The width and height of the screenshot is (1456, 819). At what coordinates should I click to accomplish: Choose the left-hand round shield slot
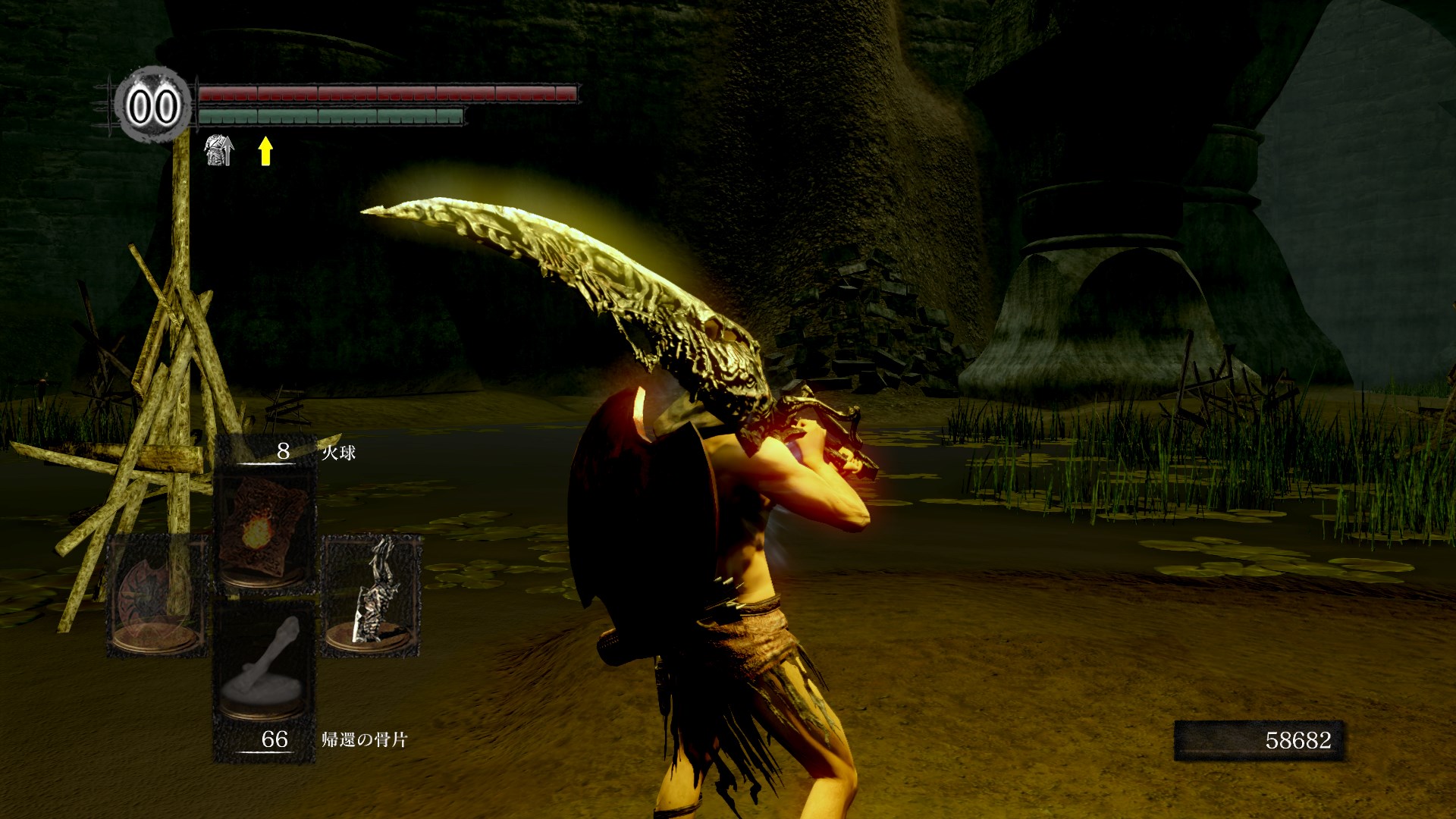coord(156,596)
